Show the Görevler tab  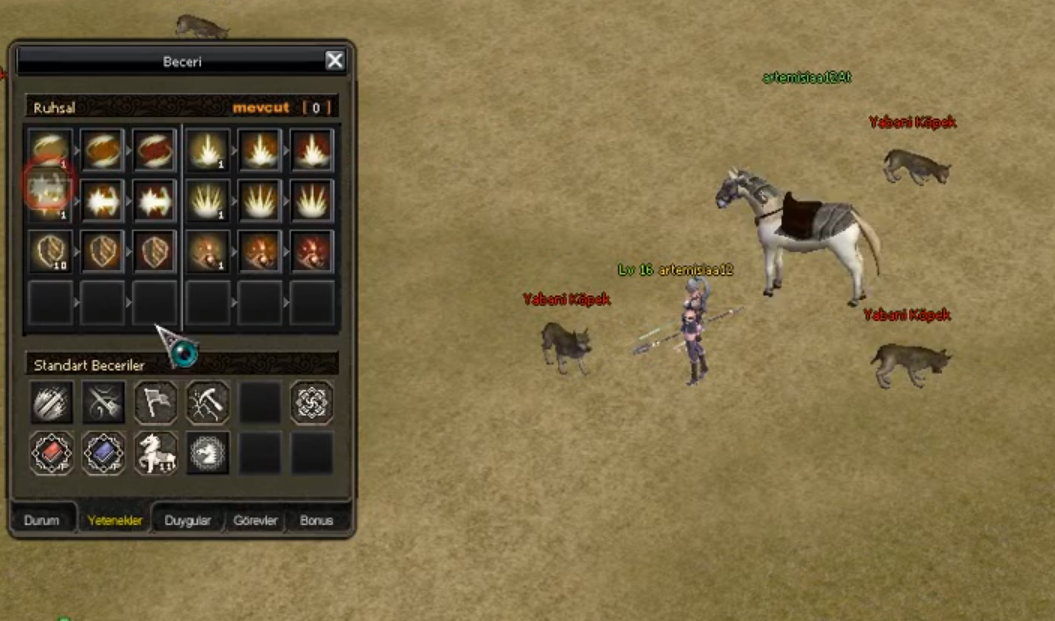pos(255,521)
